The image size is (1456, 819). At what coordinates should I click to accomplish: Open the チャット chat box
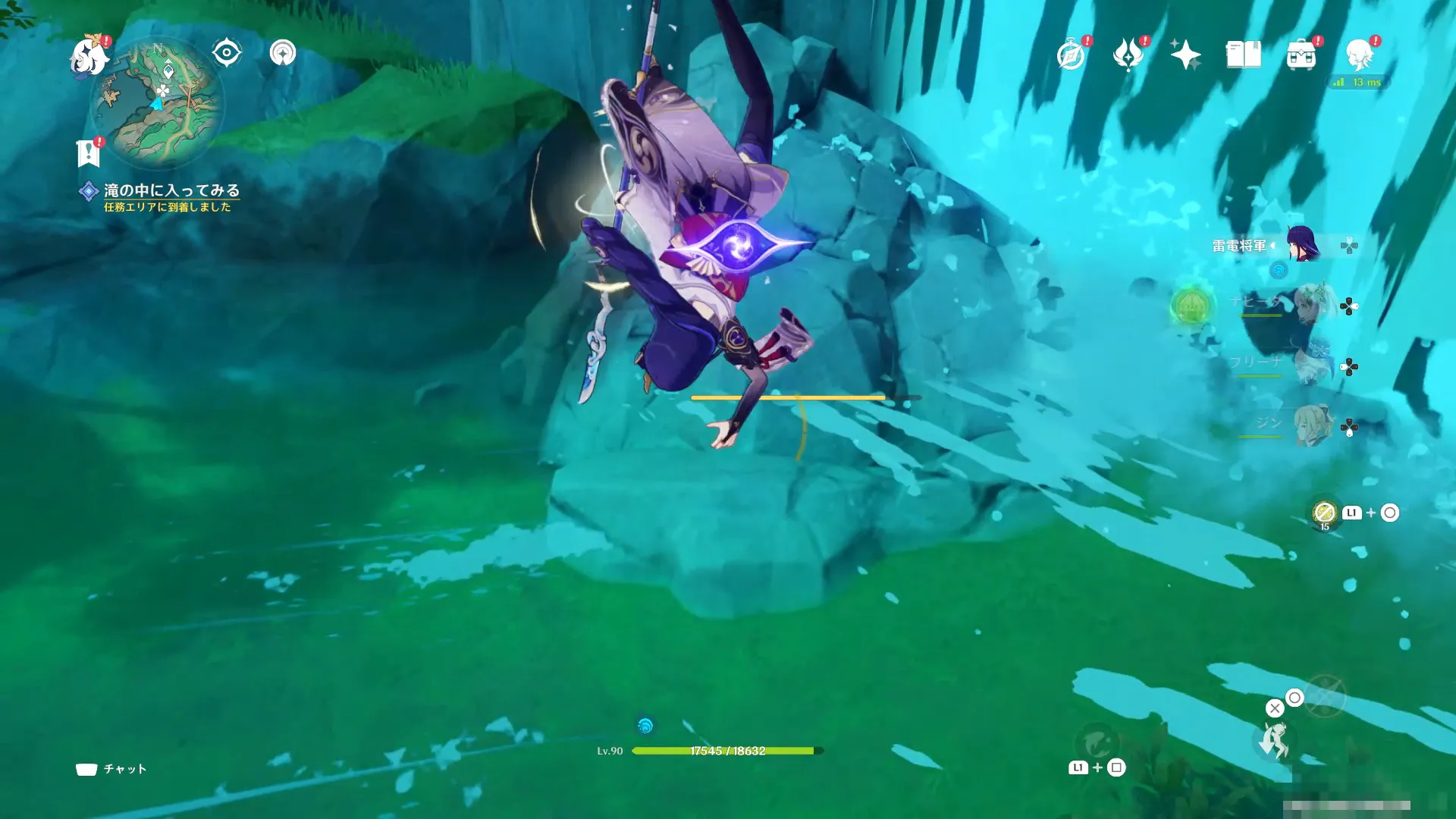click(x=111, y=769)
